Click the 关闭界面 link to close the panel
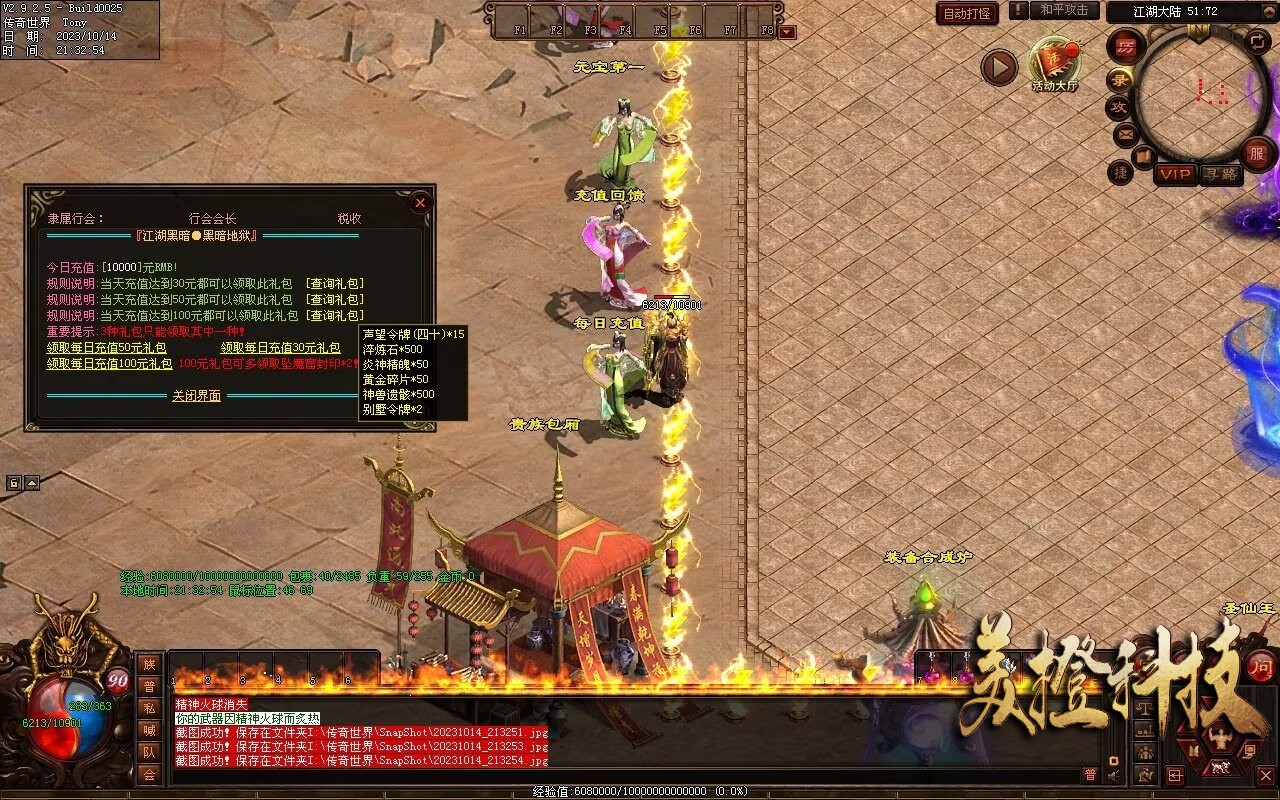1280x800 pixels. point(196,396)
